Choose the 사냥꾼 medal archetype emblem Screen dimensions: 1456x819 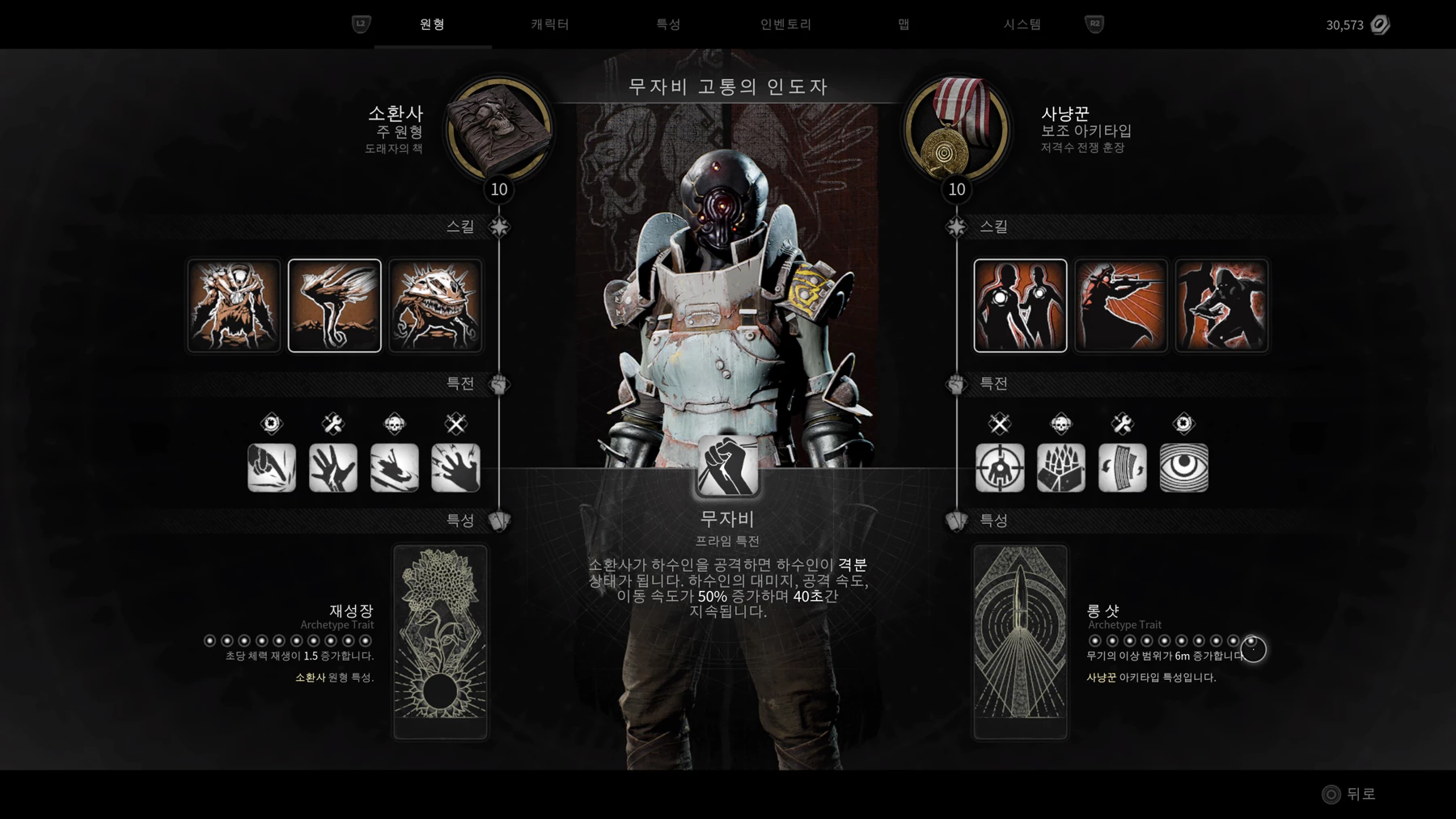(x=957, y=129)
